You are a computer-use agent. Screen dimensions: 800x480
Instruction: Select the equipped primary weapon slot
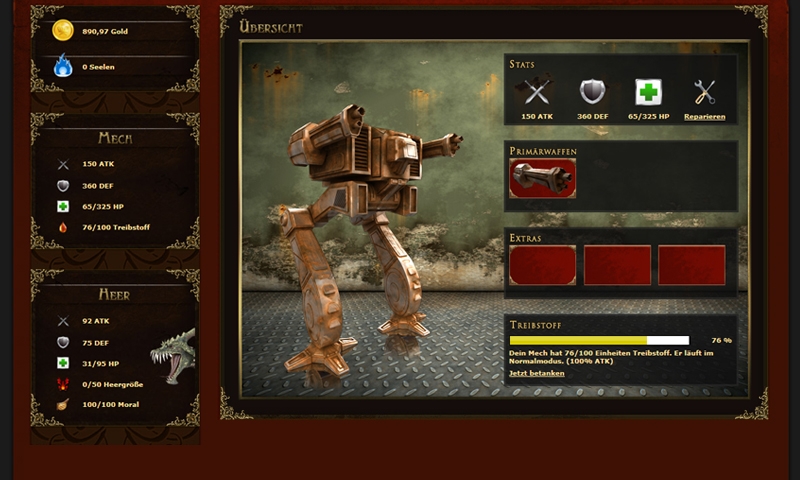point(542,178)
